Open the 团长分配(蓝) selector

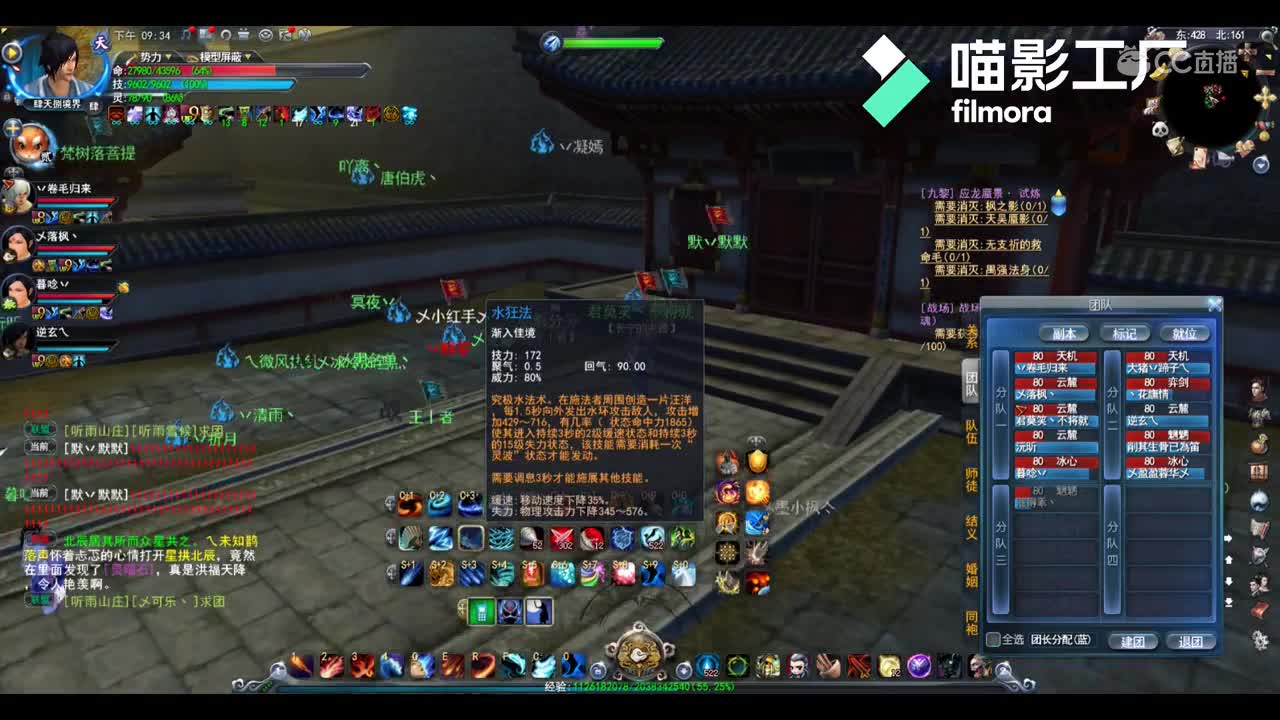coord(1062,639)
